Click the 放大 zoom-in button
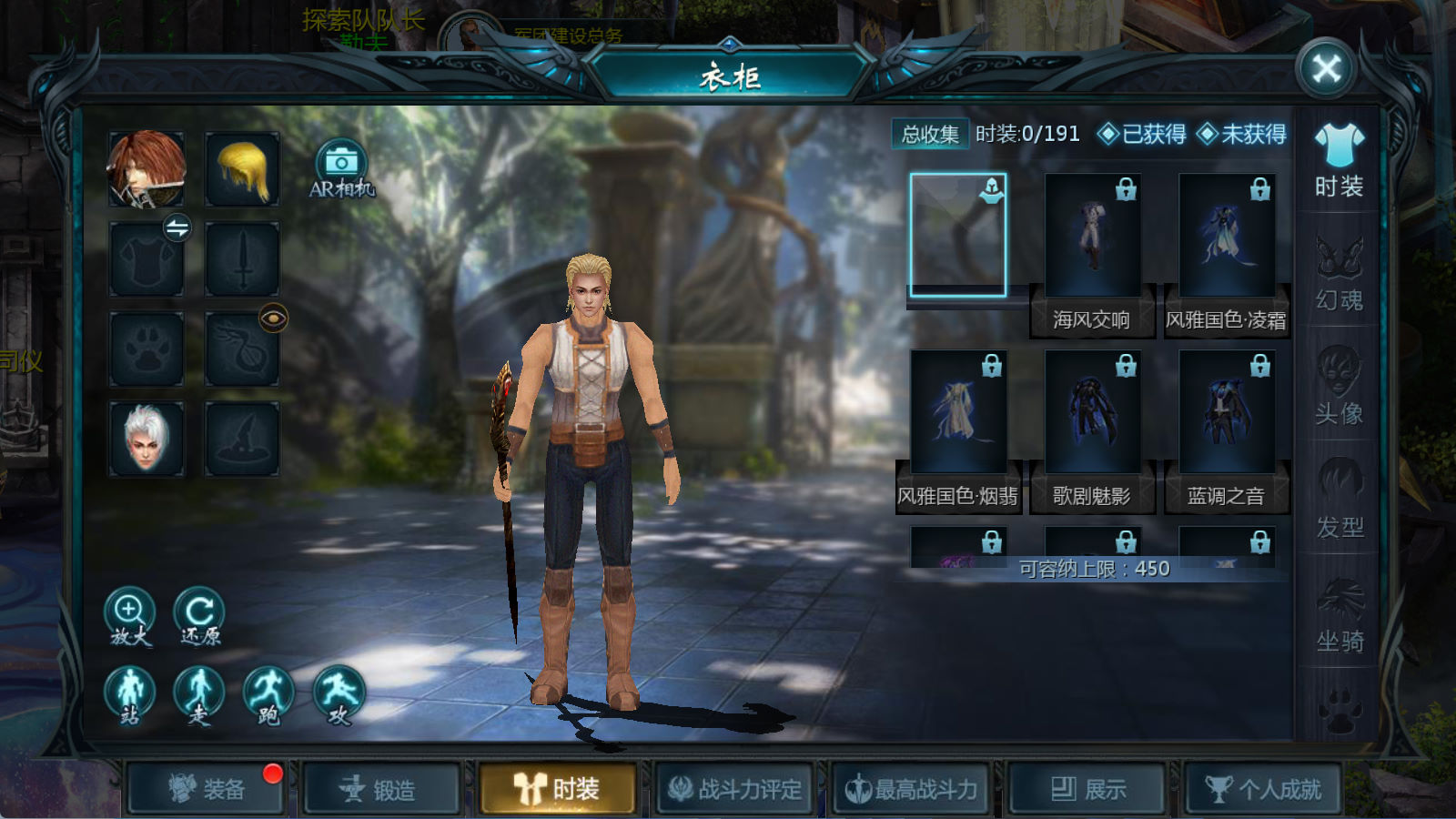 coord(129,614)
